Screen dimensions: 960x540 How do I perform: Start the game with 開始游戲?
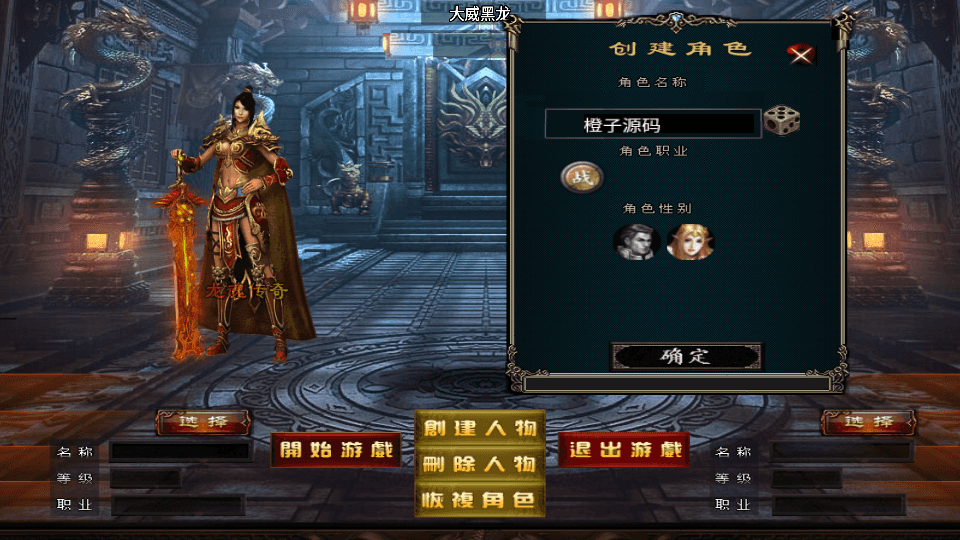[x=336, y=450]
